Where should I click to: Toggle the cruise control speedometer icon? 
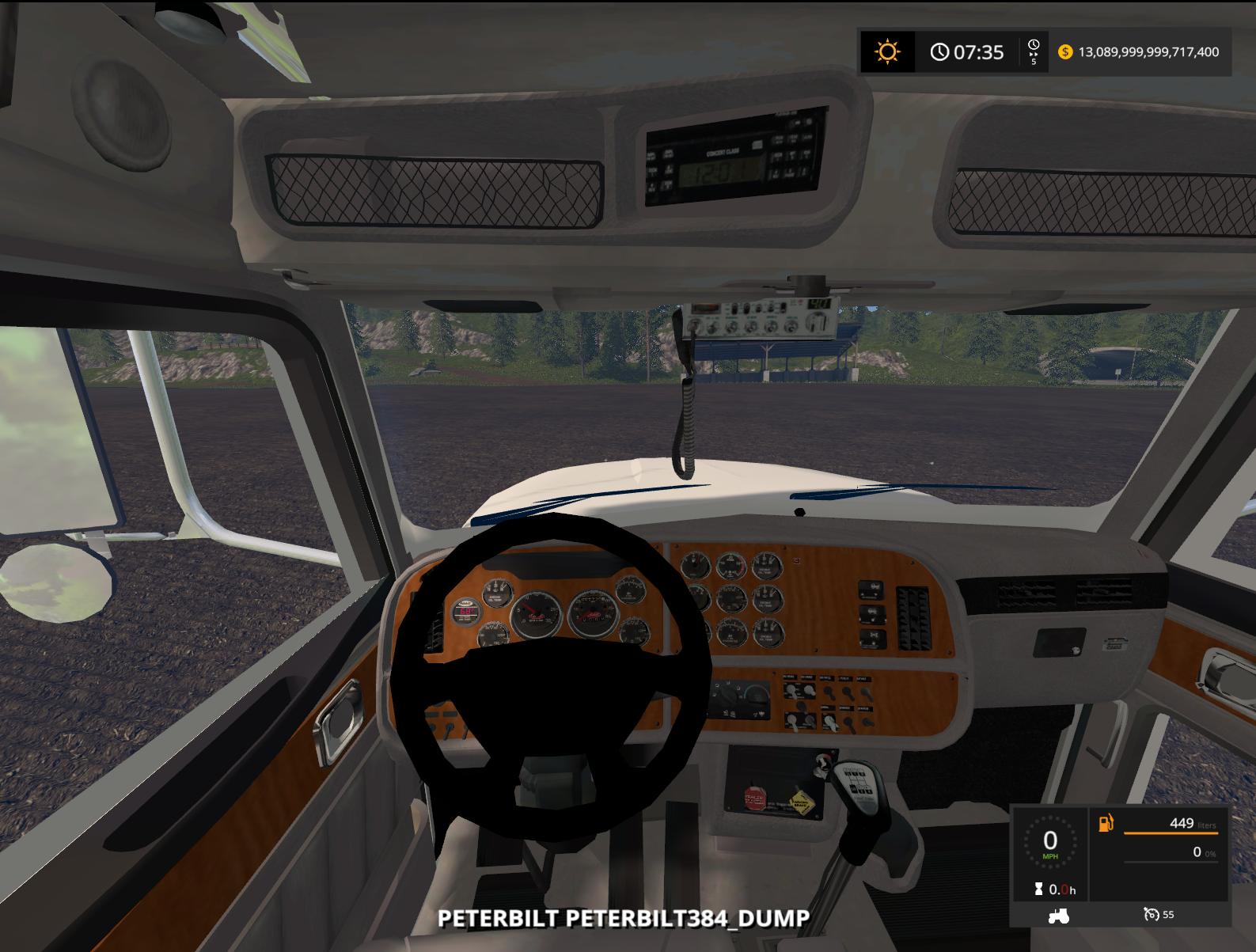1152,915
